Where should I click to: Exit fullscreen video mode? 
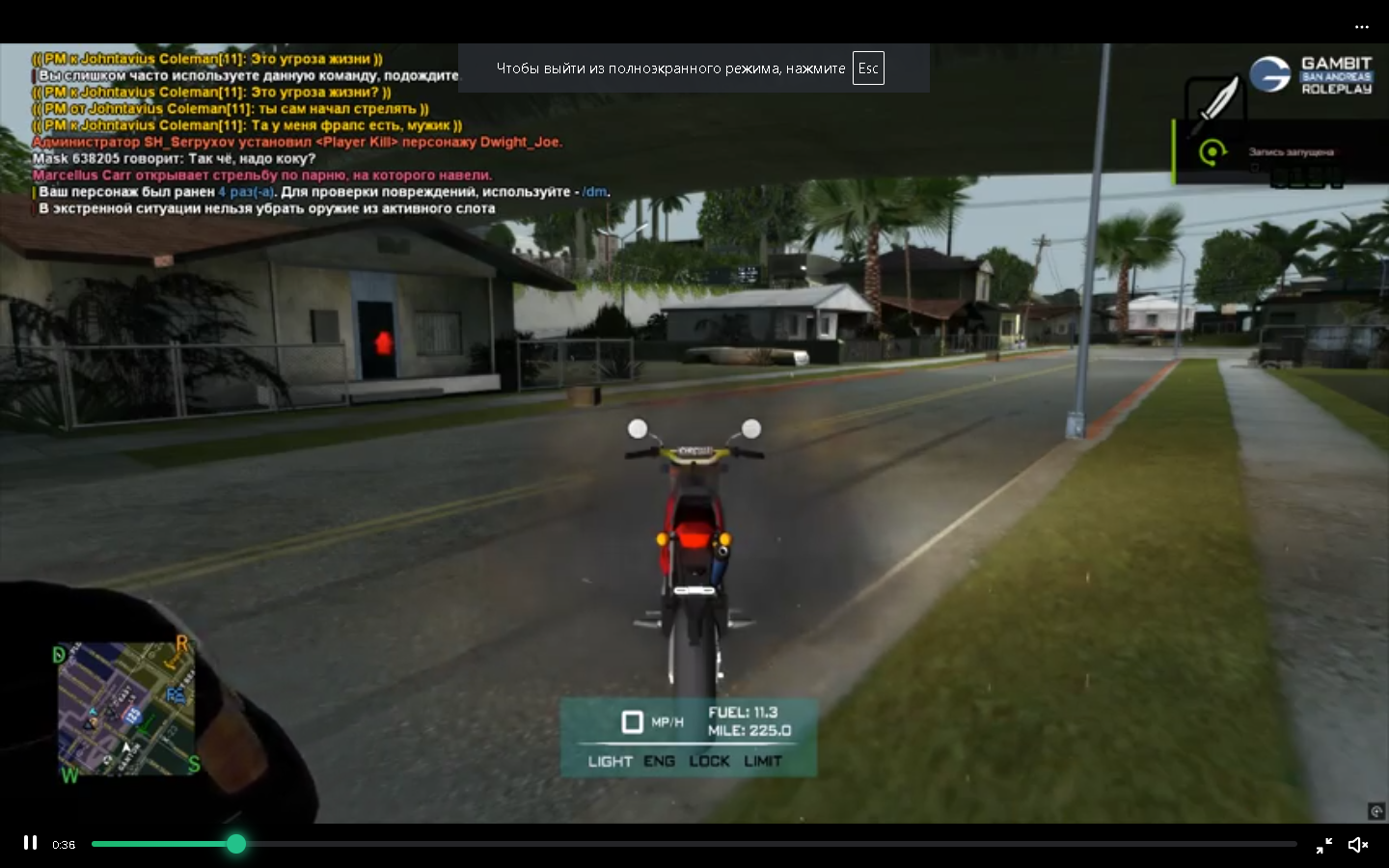pos(1324,845)
